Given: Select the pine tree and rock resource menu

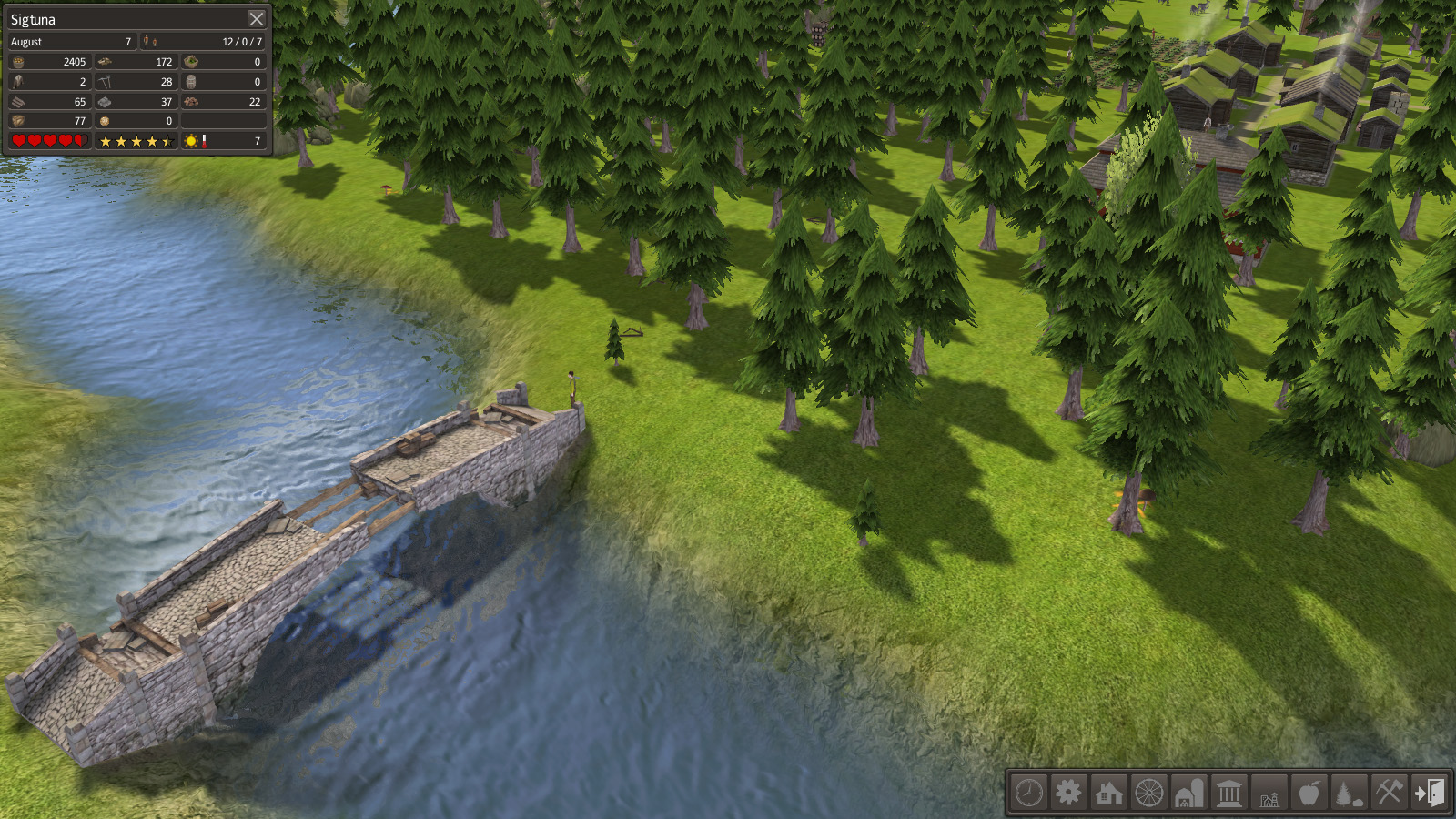Looking at the screenshot, I should 1349,793.
